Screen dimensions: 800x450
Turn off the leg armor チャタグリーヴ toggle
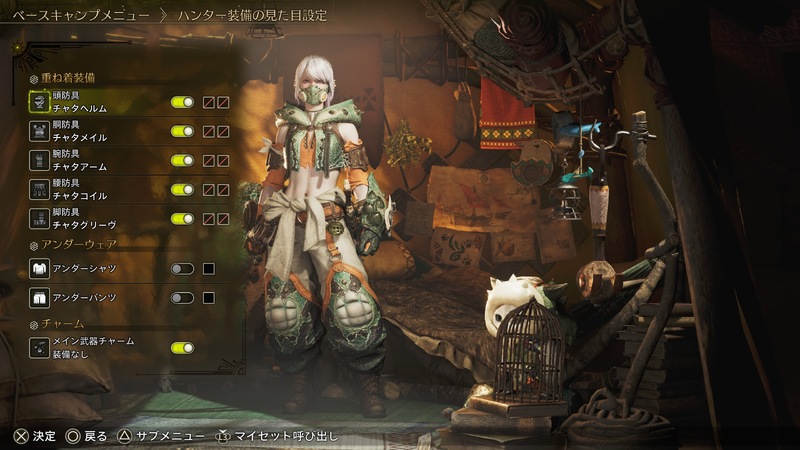coord(182,218)
